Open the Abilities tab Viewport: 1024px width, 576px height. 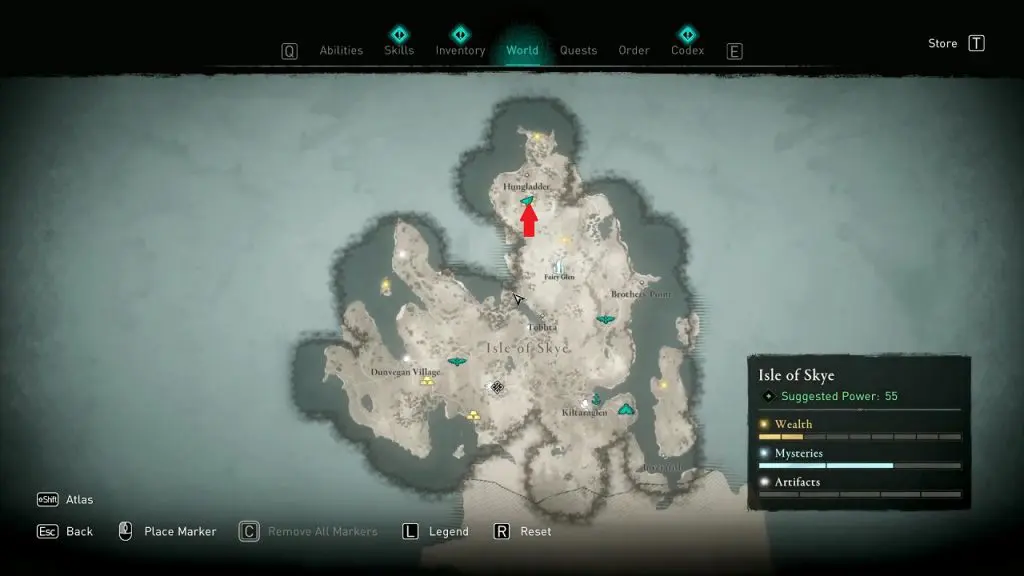[340, 51]
